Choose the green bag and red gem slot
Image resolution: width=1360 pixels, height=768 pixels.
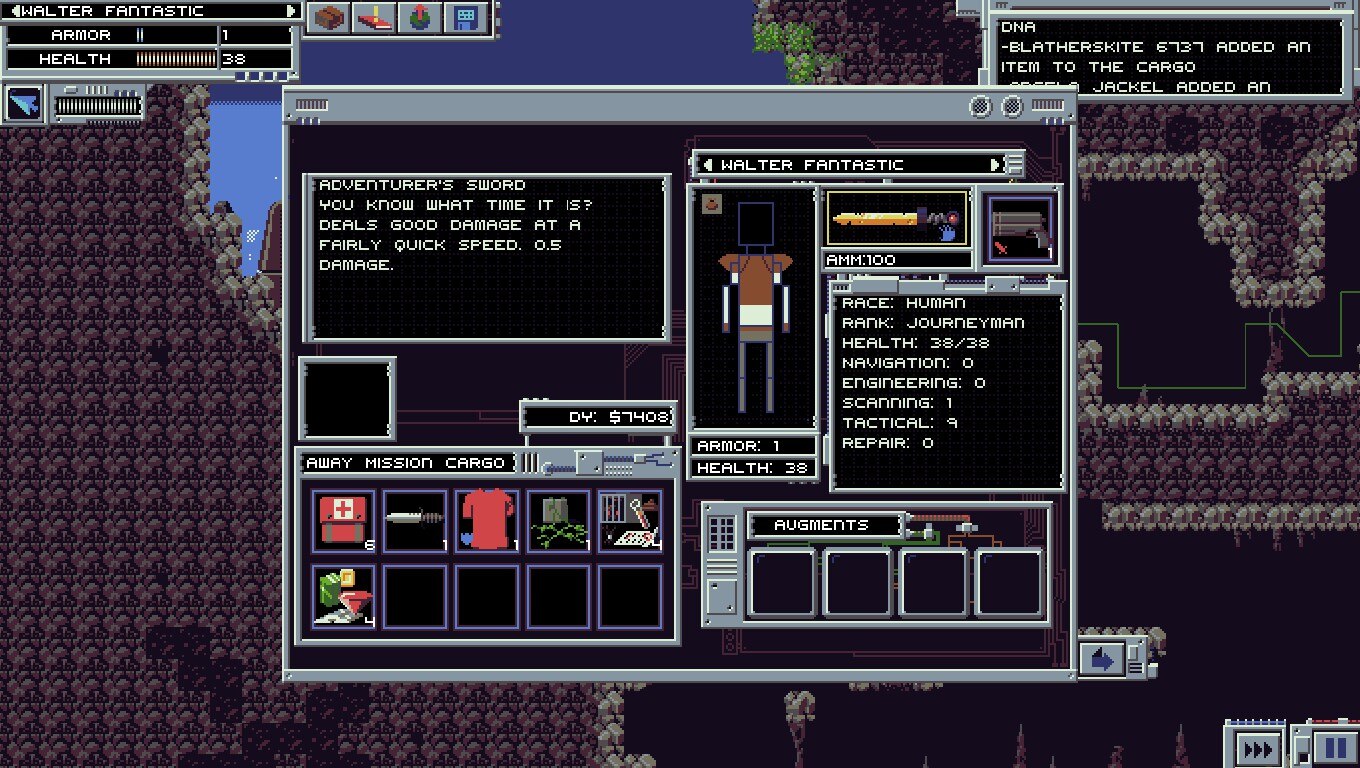coord(343,597)
